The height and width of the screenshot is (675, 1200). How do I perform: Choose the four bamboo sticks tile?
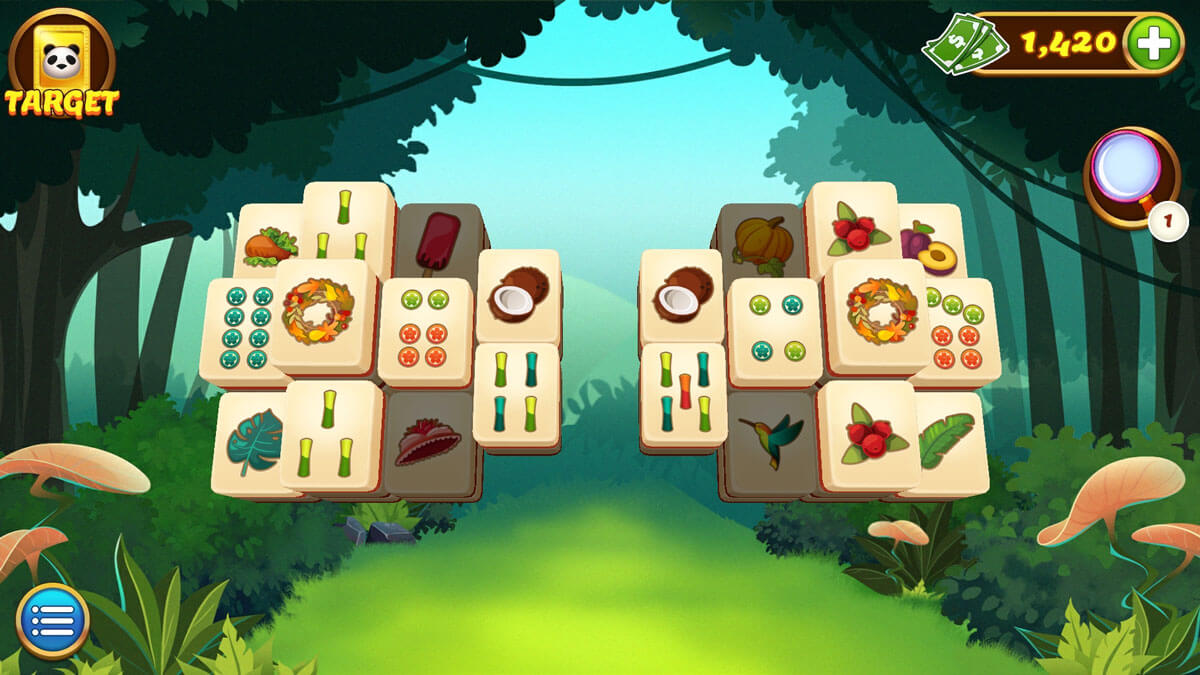[x=515, y=393]
